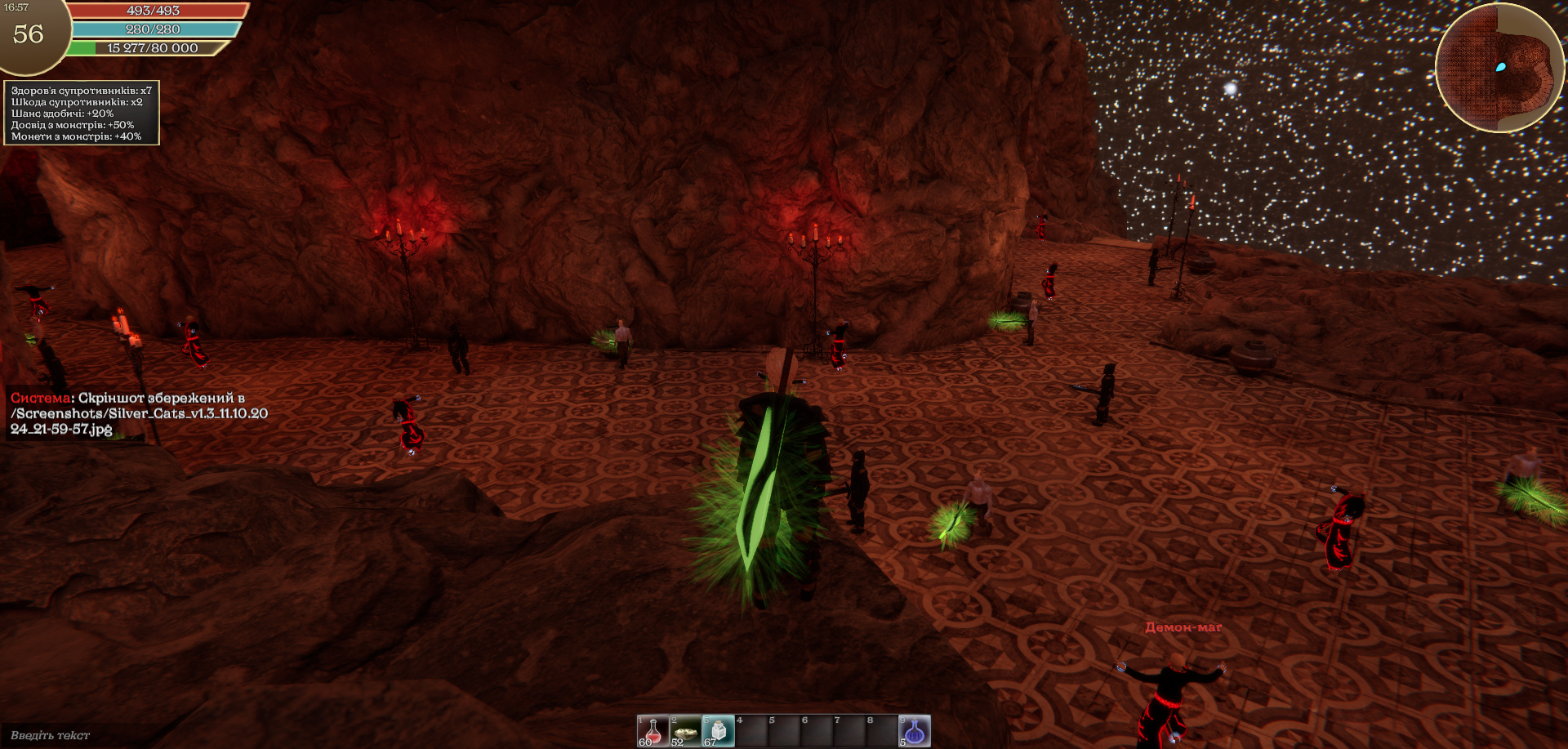Select the food bowl hotbar slot
This screenshot has height=749, width=1568.
click(685, 731)
